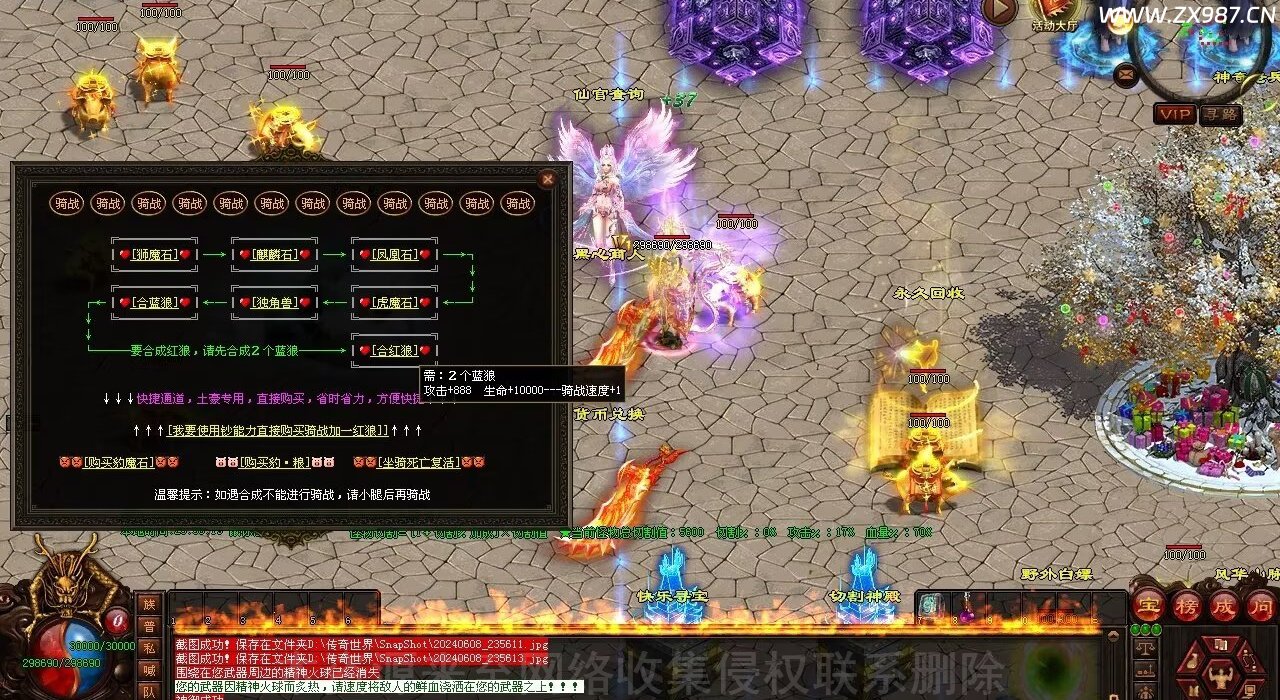Viewport: 1280px width, 700px height.
Task: Switch chat to the 族 clan channel
Action: 149,604
